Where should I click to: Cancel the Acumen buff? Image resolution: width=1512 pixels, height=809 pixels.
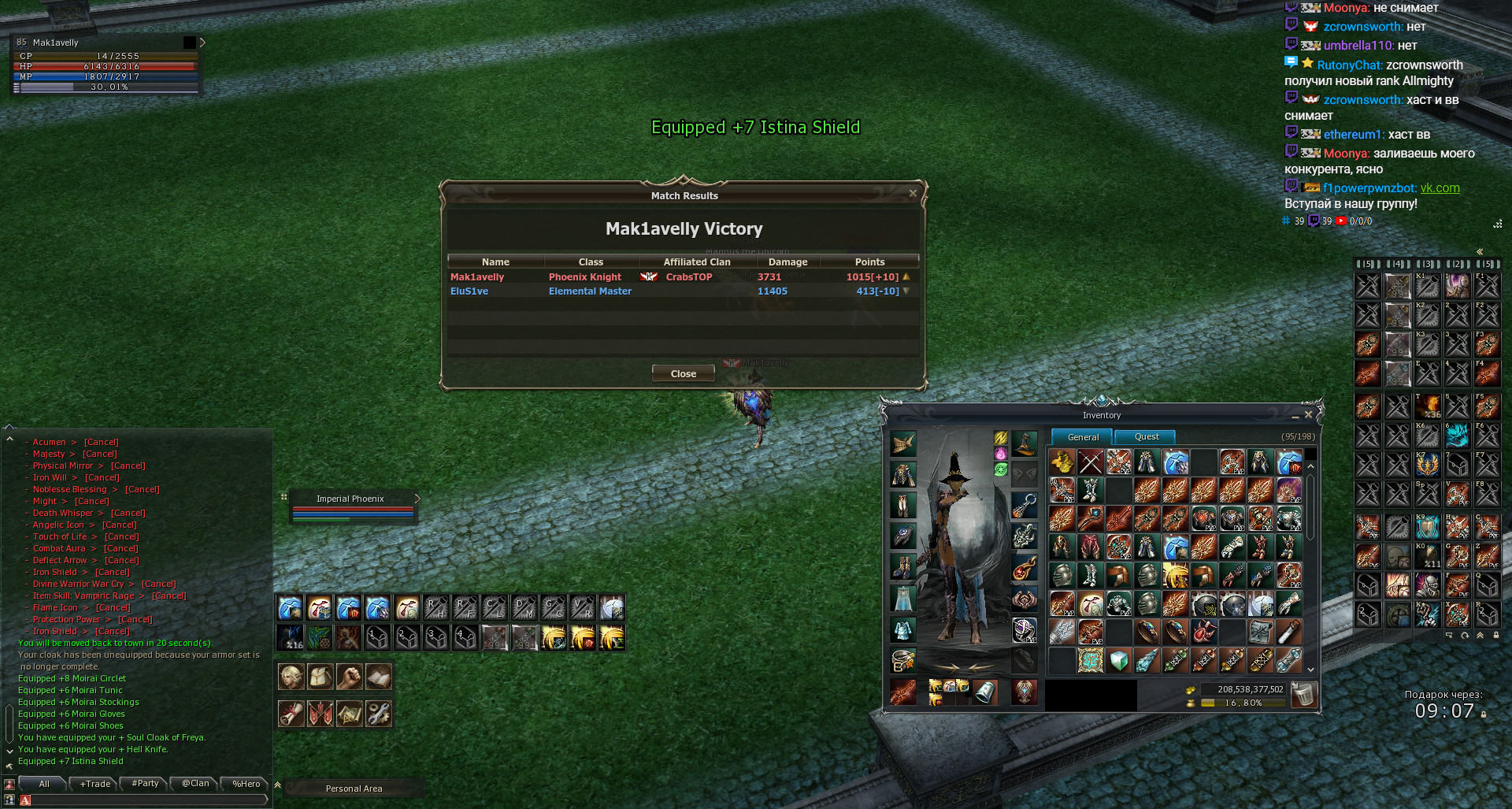[101, 442]
